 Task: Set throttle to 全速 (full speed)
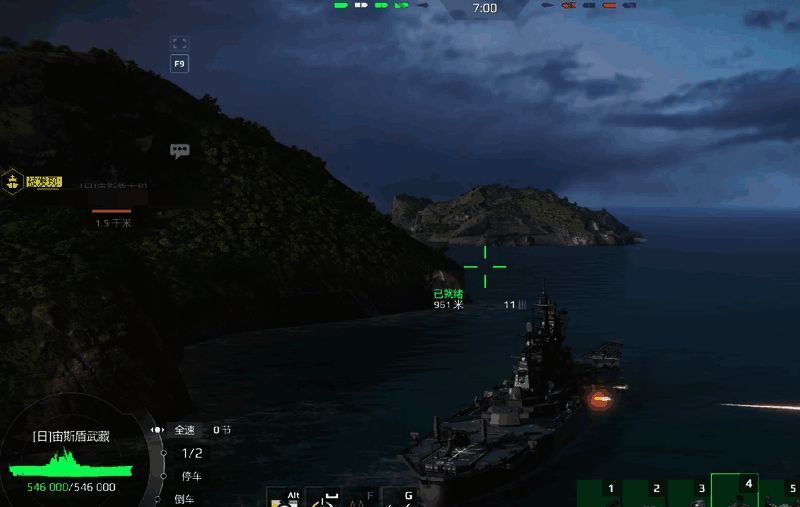186,430
